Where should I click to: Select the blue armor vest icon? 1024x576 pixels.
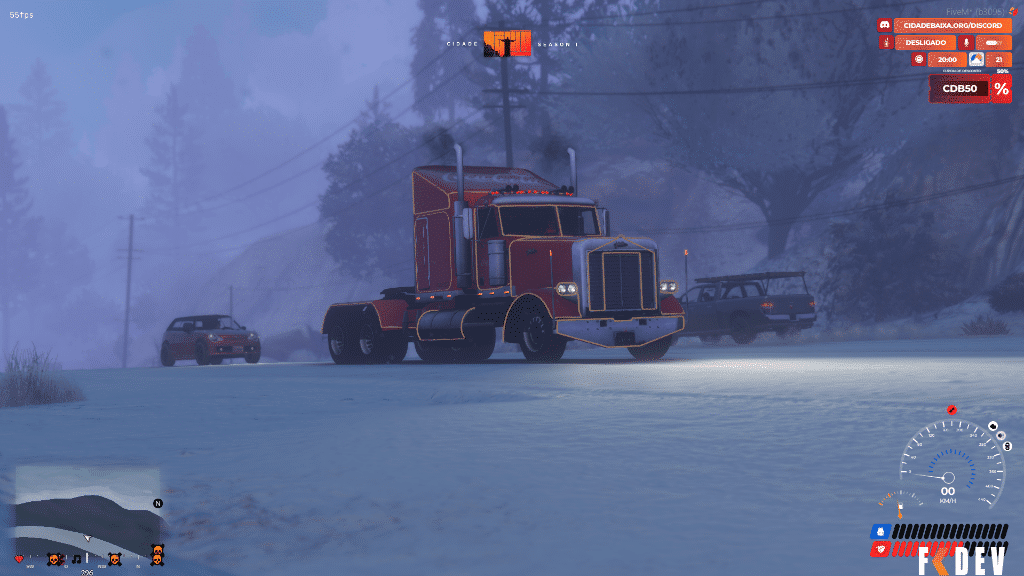coord(880,530)
